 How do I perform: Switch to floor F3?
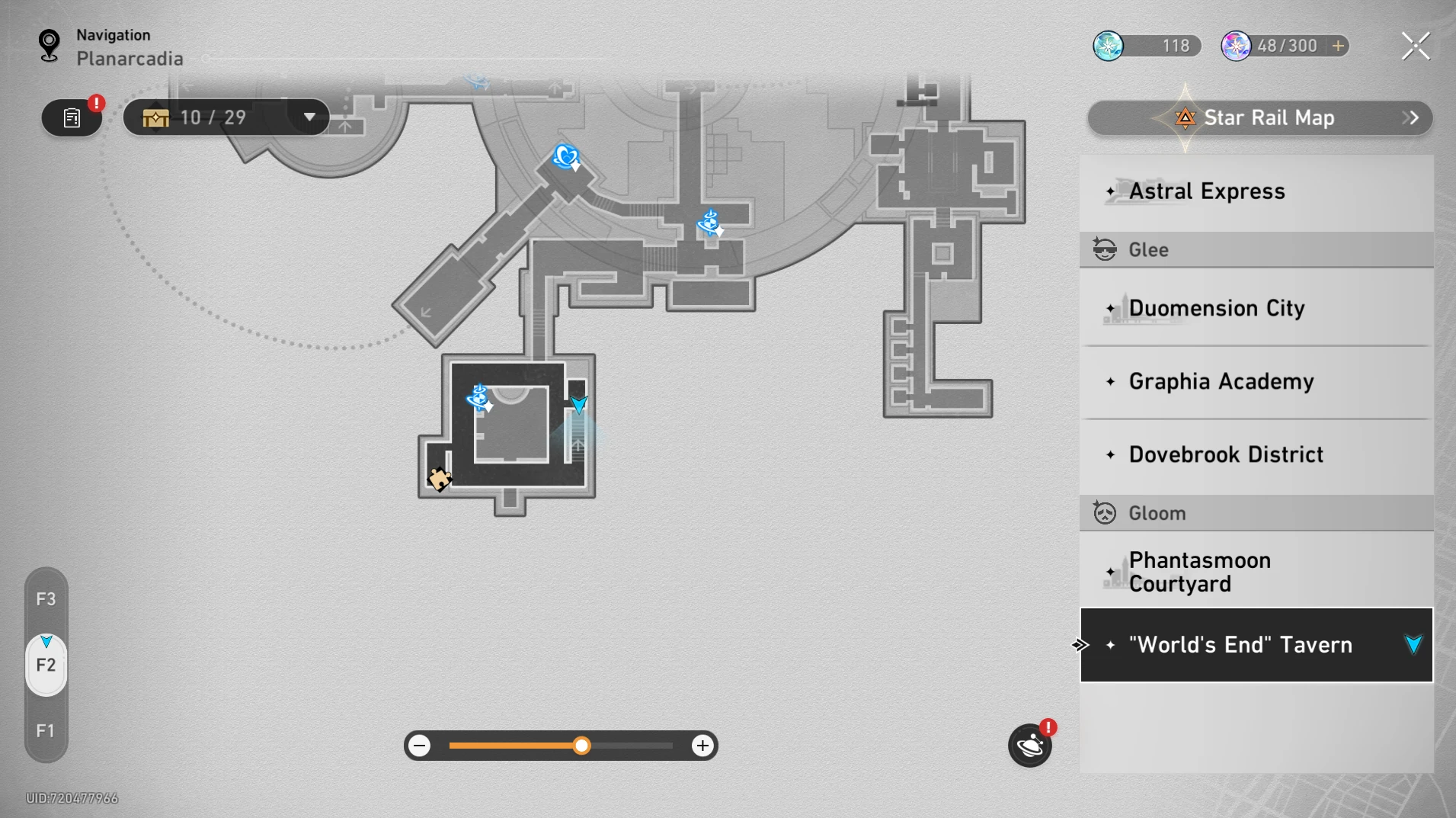pyautogui.click(x=46, y=599)
